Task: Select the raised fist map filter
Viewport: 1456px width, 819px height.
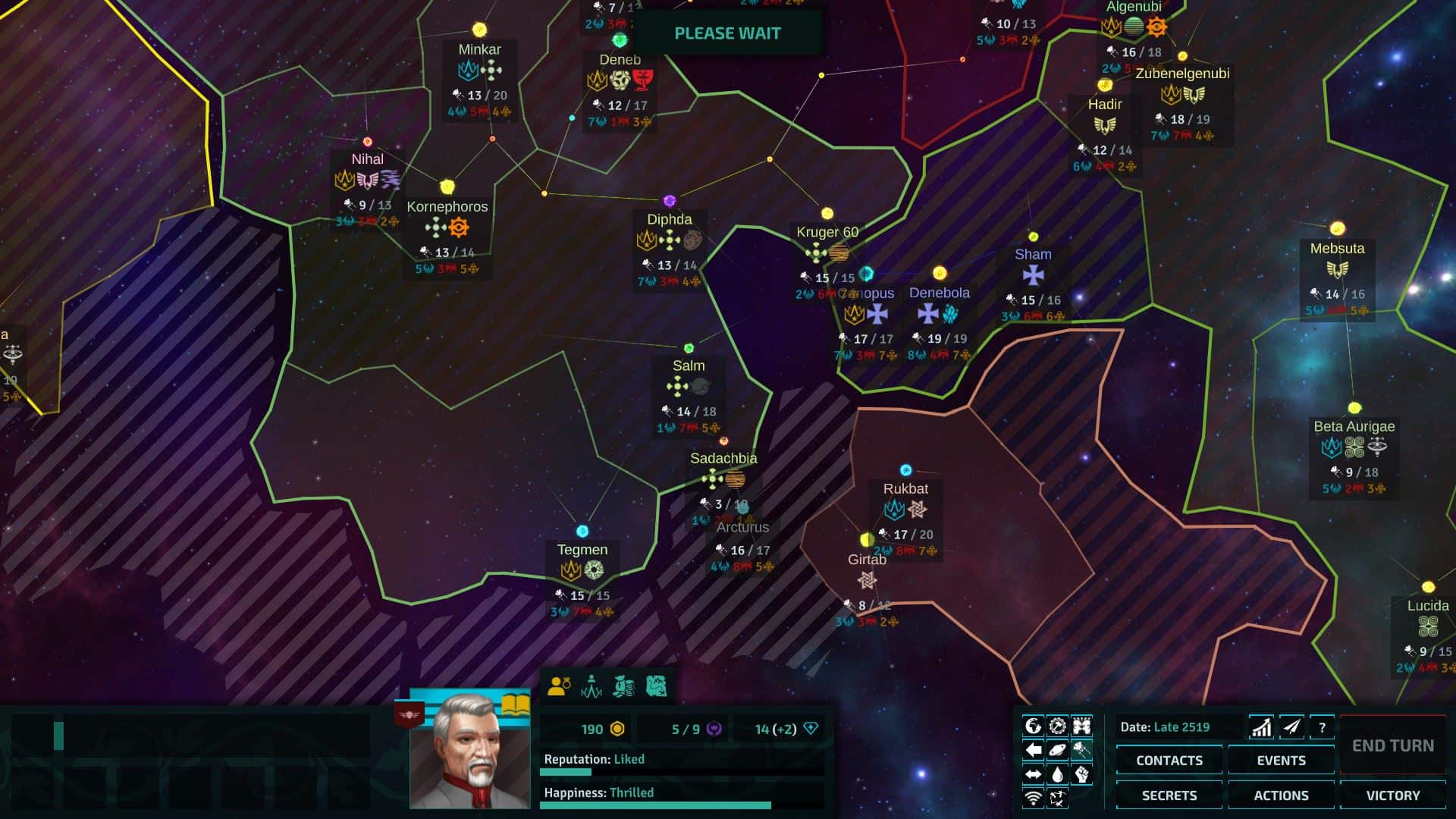Action: pyautogui.click(x=1081, y=774)
